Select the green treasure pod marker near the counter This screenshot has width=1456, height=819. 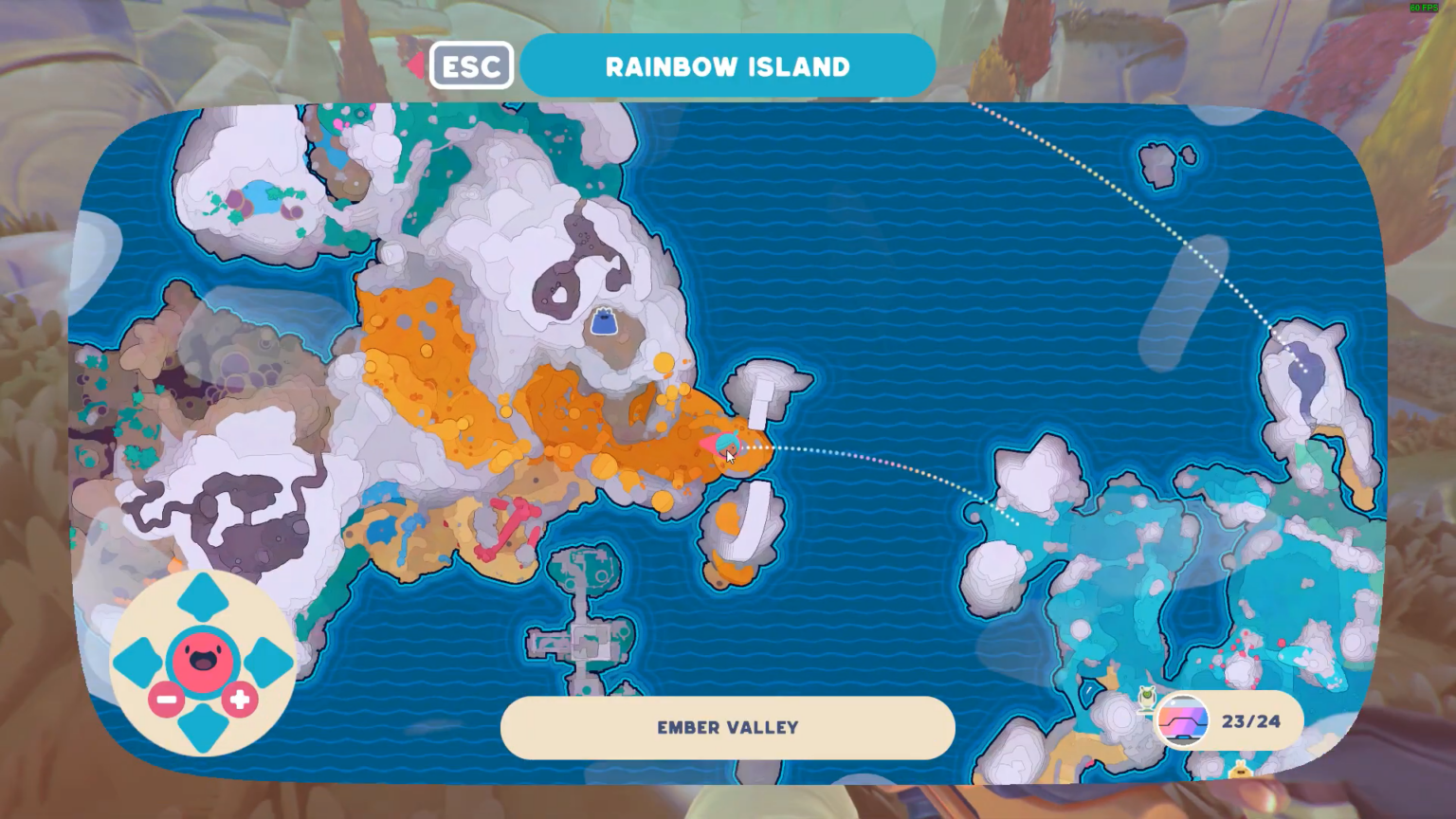1145,699
